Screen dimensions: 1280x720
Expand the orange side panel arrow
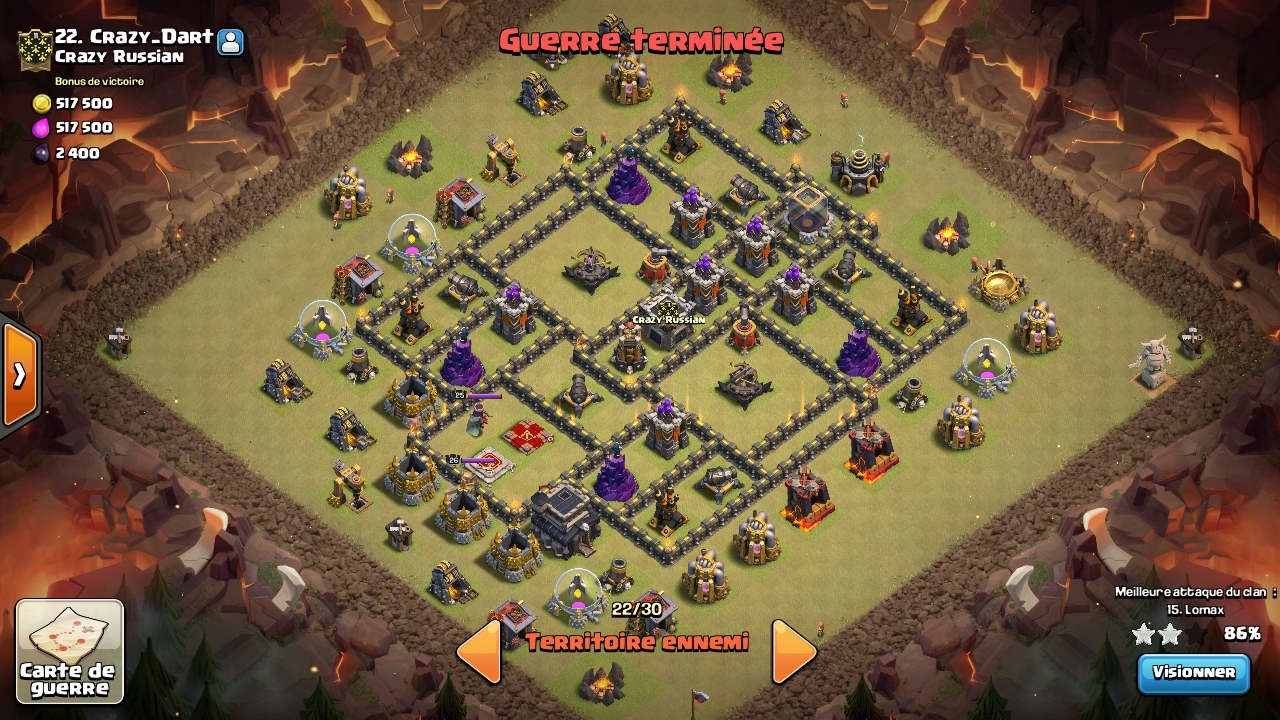pyautogui.click(x=19, y=374)
